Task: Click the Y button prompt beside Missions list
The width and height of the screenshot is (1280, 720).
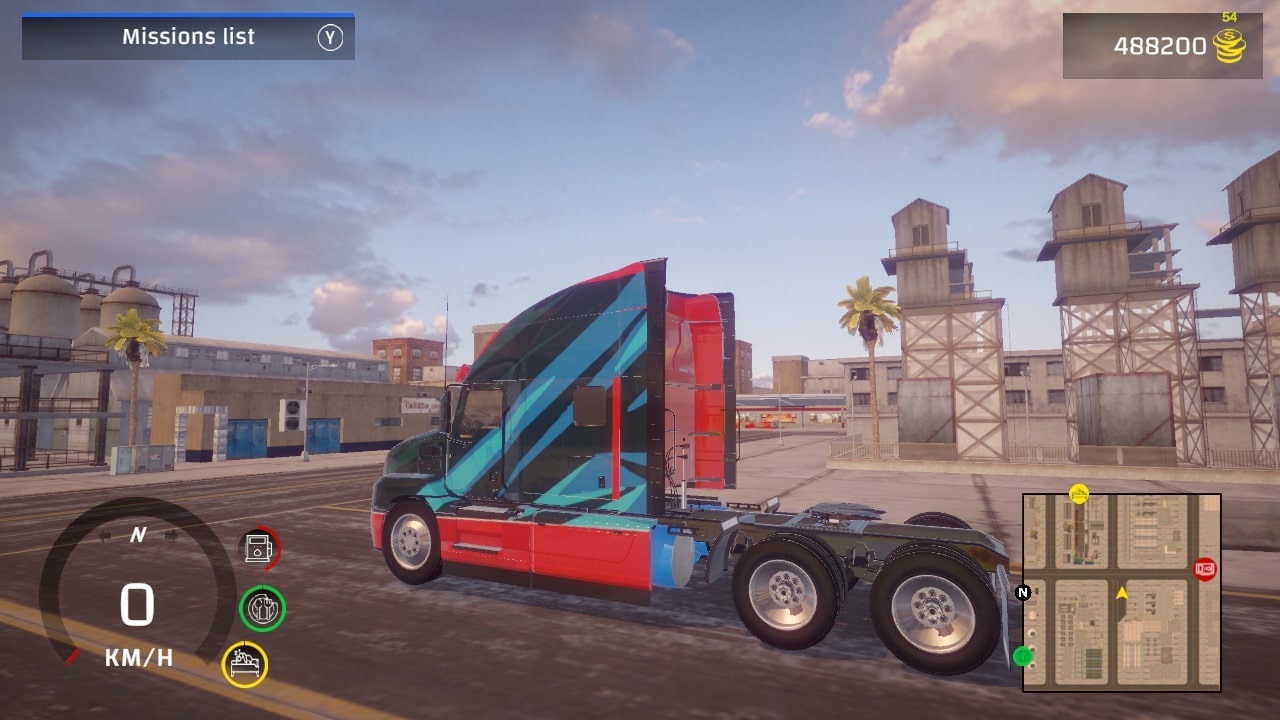Action: pos(330,36)
